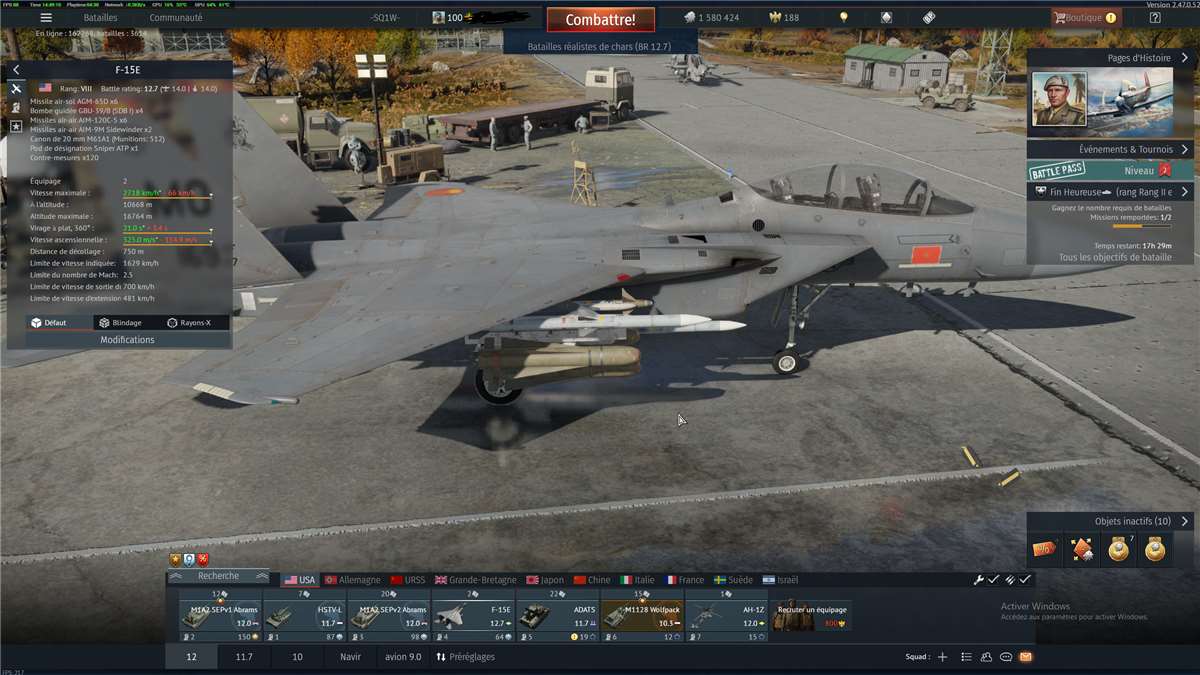Recruit a new crew (Recruter un équipage)

click(812, 616)
